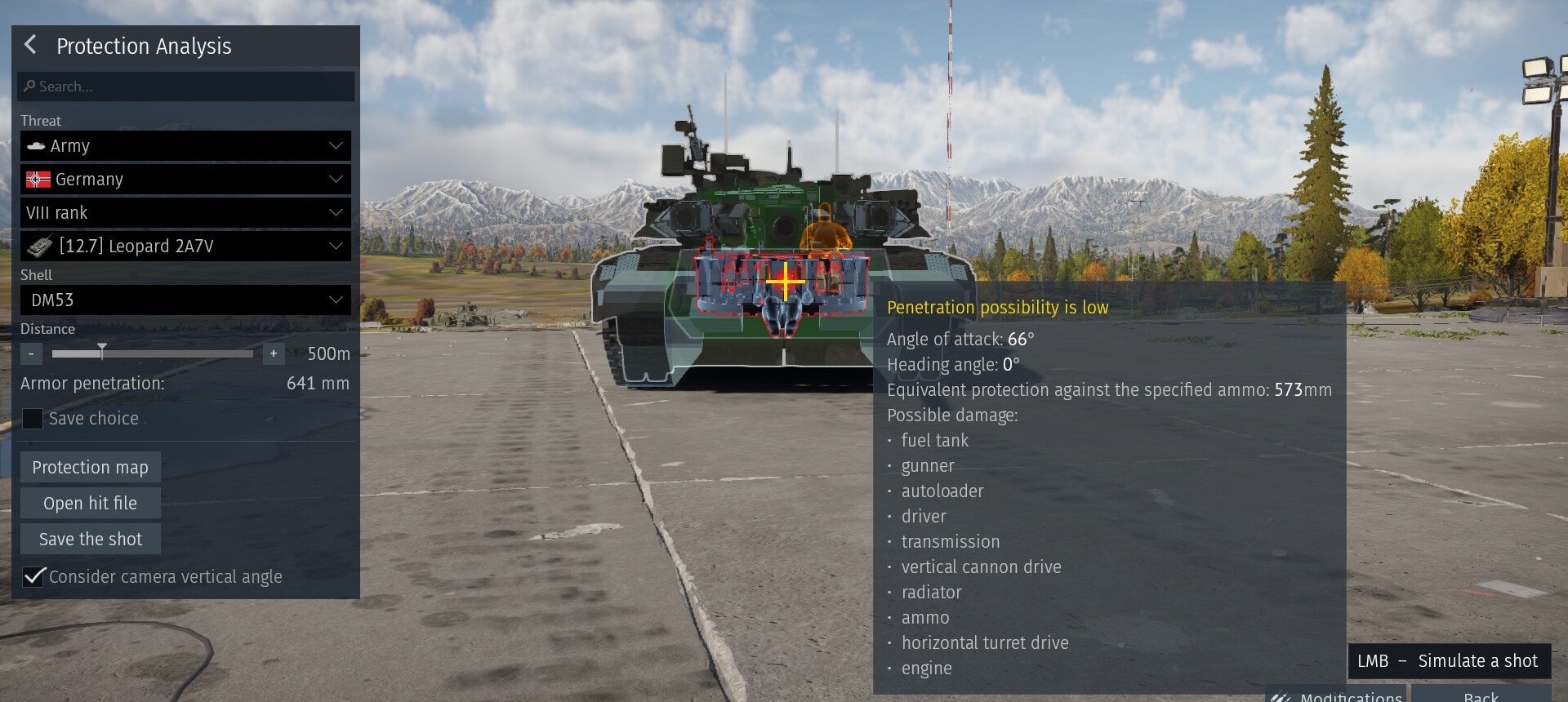This screenshot has width=1568, height=702.
Task: Decrease distance with the minus button
Action: coord(31,353)
